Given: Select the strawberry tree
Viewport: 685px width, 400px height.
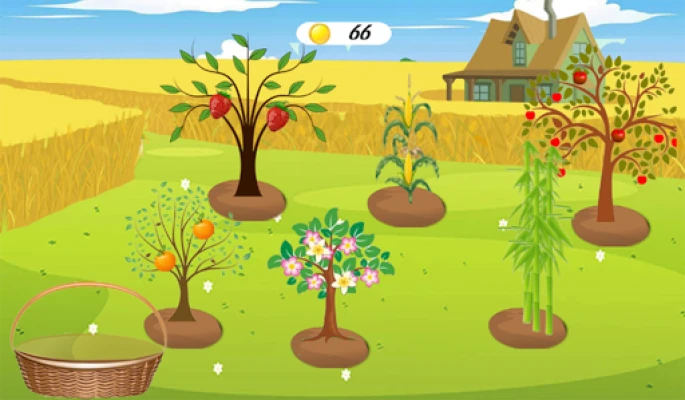Looking at the screenshot, I should (247, 120).
